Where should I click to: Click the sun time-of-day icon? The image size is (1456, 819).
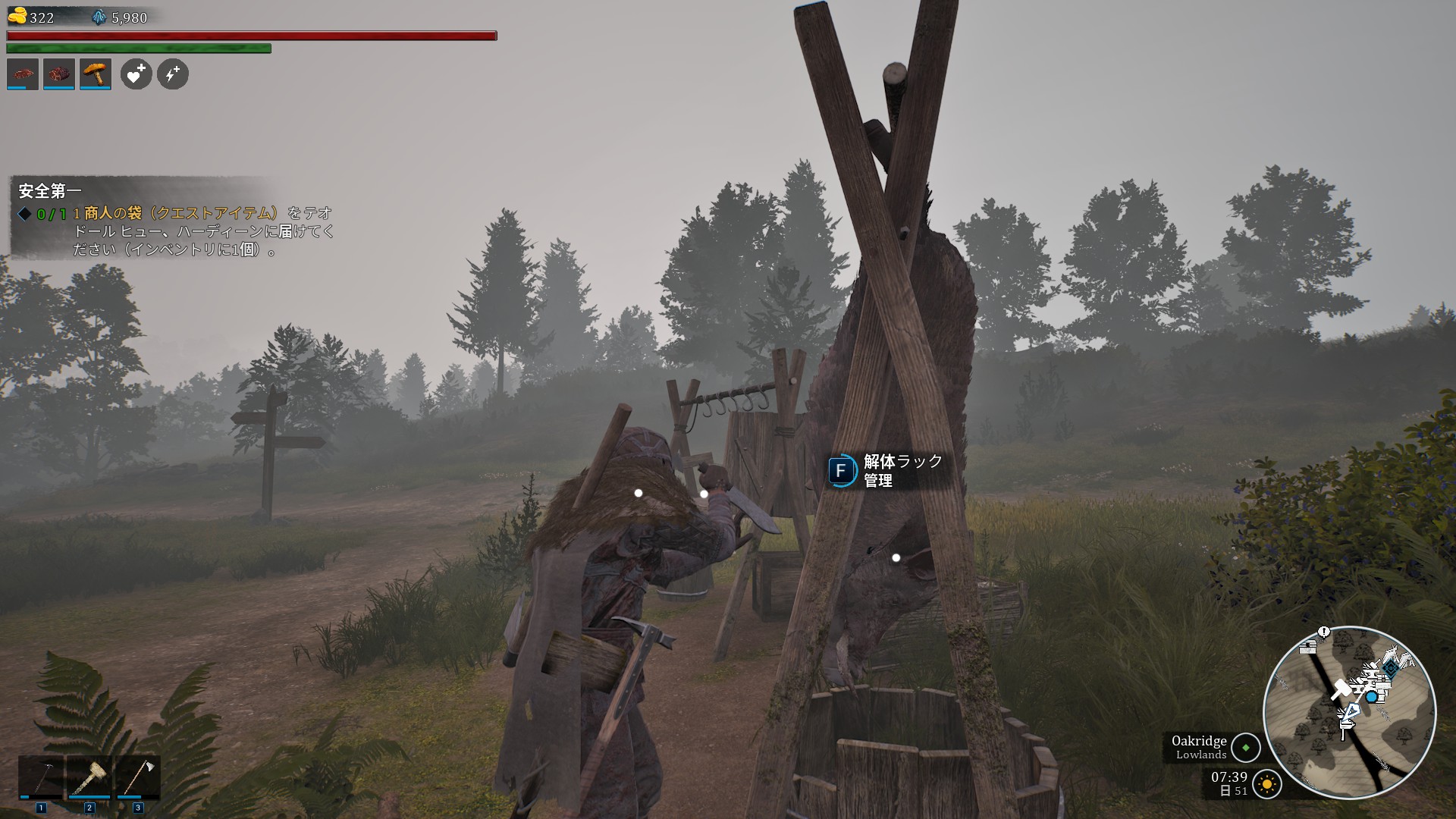point(1267,784)
